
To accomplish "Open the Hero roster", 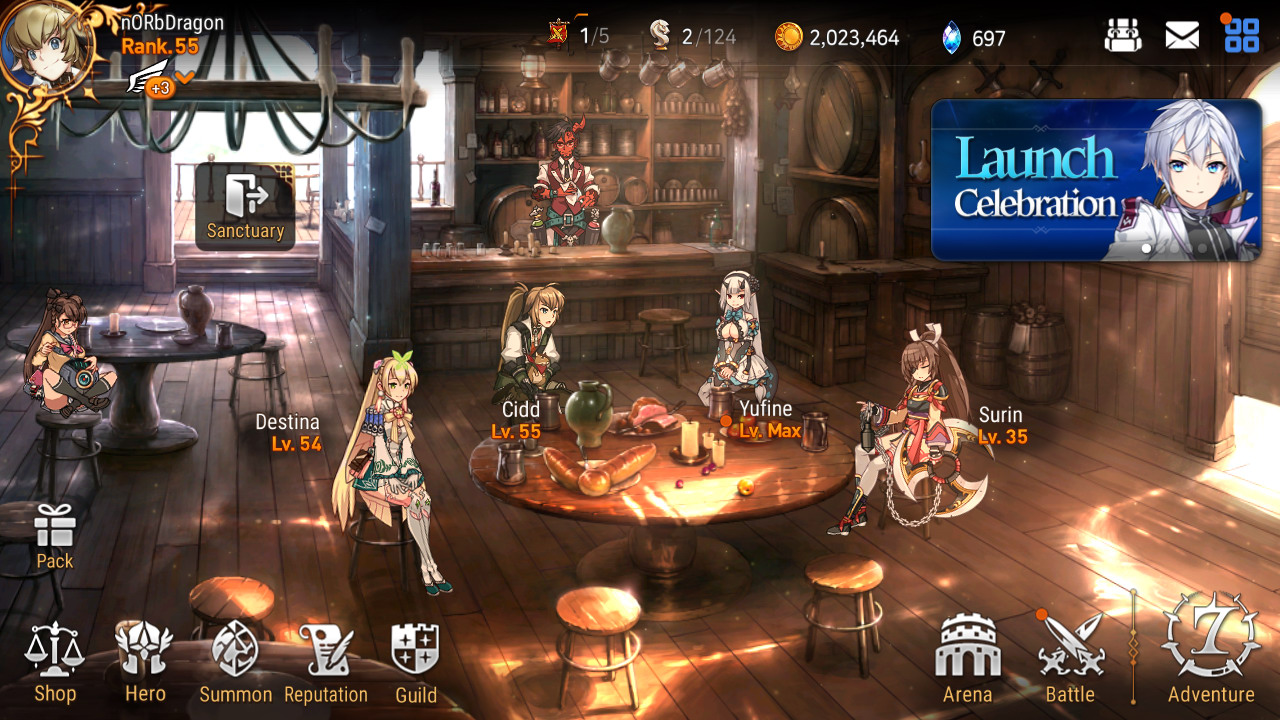I will pos(145,662).
